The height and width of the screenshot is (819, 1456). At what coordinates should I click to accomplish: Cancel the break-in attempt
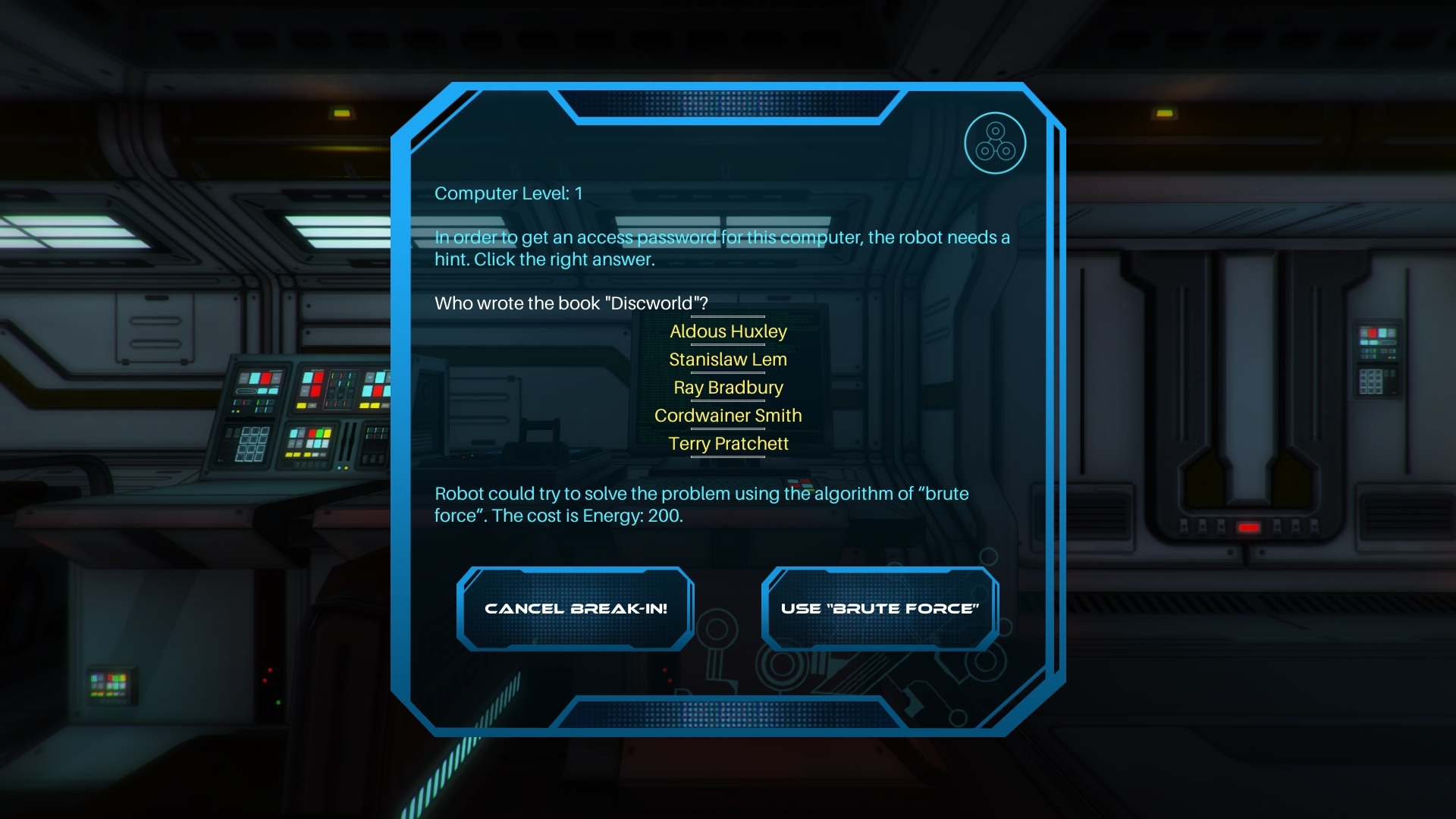coord(576,609)
